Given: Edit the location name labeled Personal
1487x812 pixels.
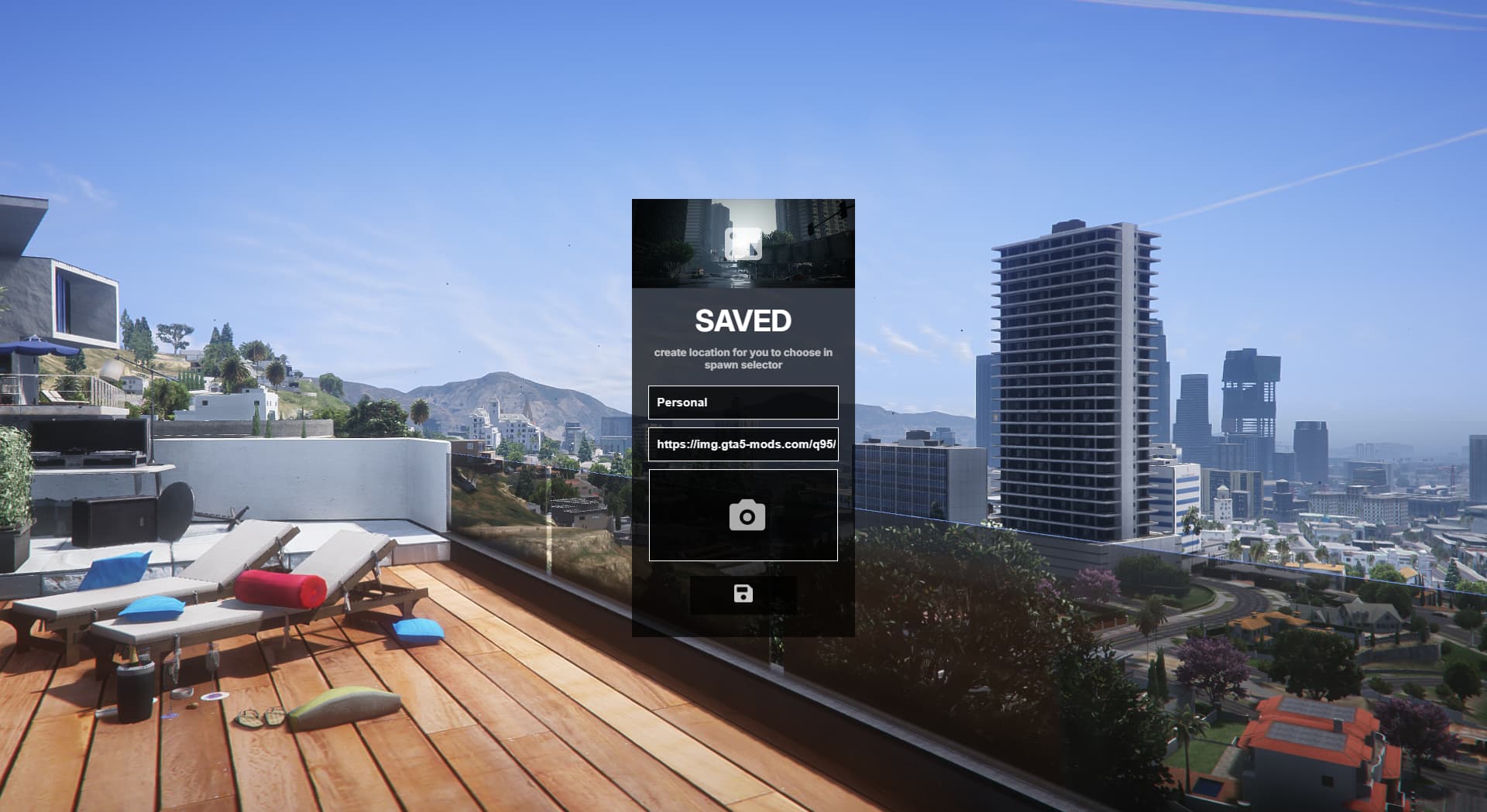Looking at the screenshot, I should click(x=743, y=402).
